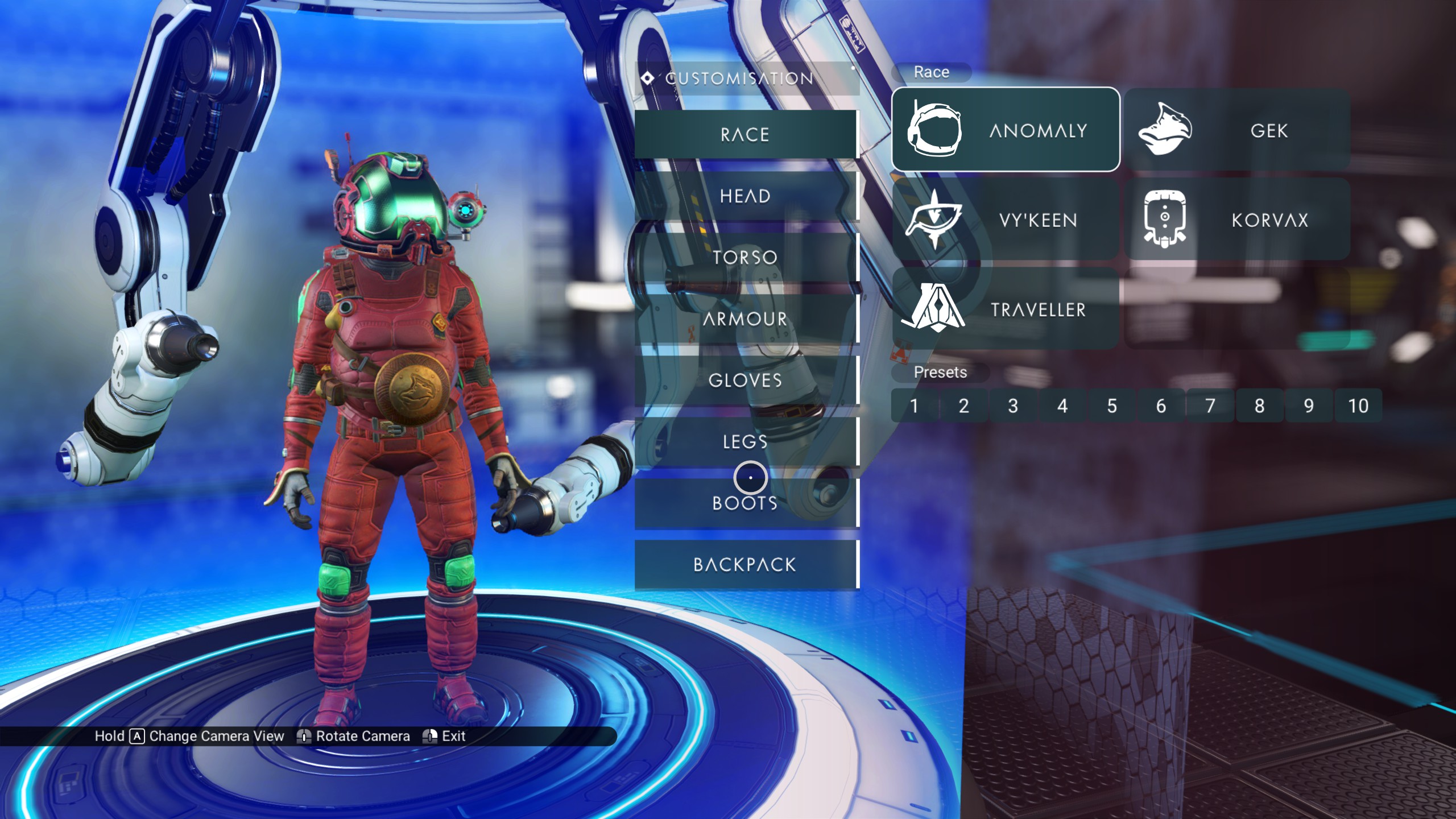This screenshot has height=819, width=1456.
Task: Pick the Vy'keen race option
Action: [x=1006, y=220]
